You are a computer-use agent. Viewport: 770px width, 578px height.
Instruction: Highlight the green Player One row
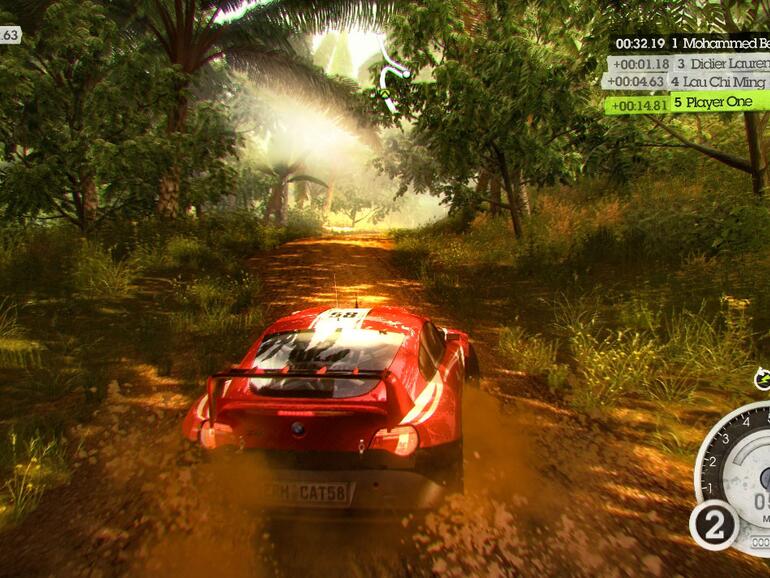click(688, 102)
